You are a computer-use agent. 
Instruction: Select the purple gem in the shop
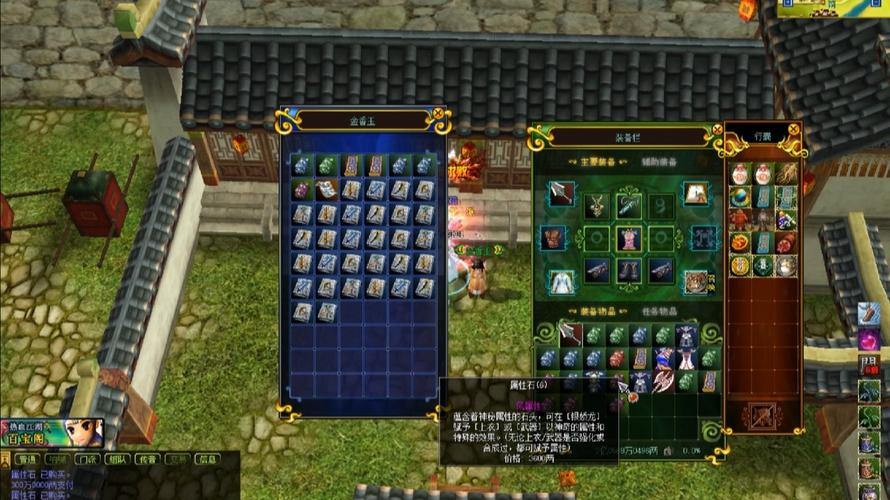[302, 190]
